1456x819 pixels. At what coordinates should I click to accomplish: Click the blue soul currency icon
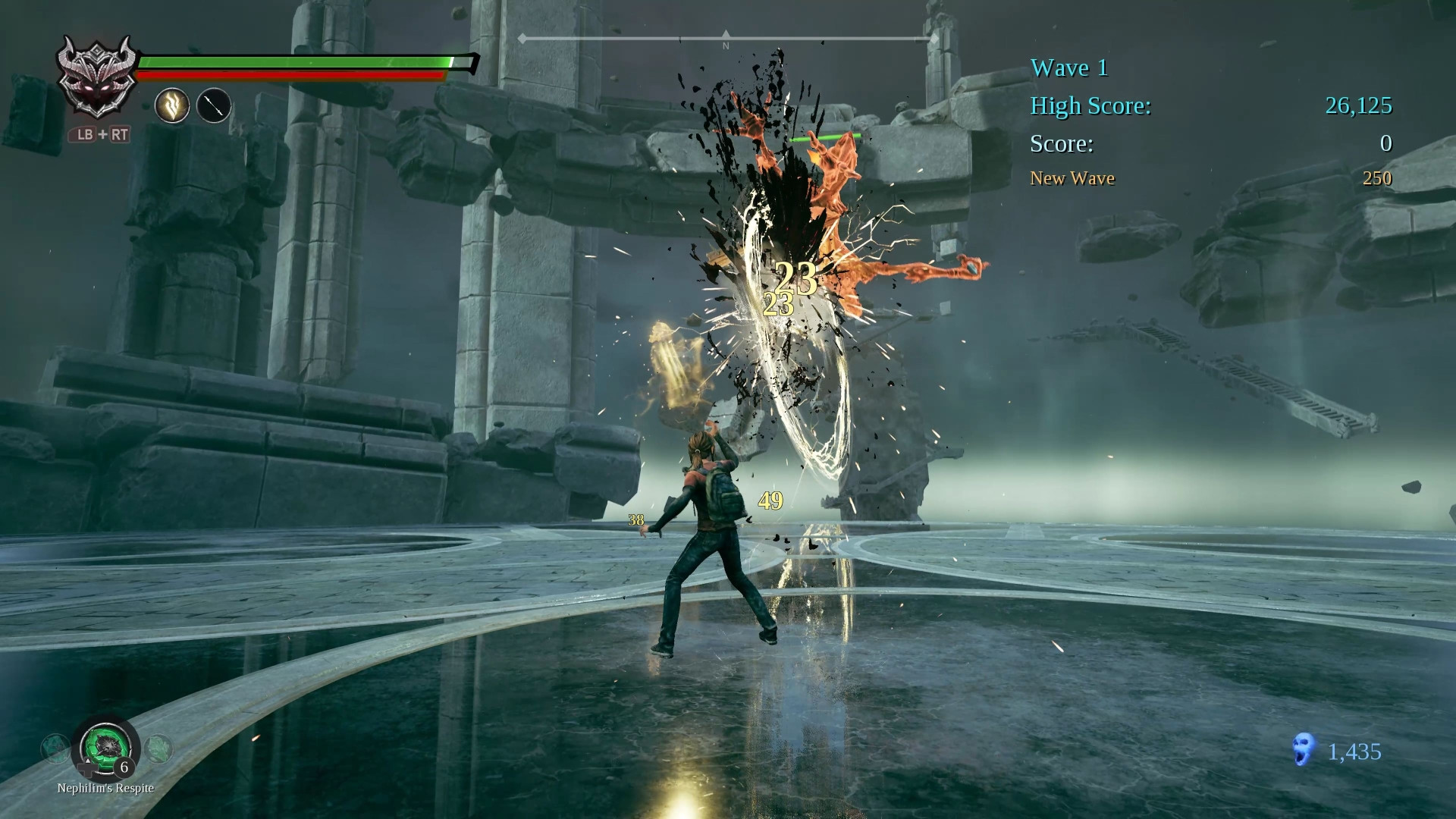coord(1303,749)
